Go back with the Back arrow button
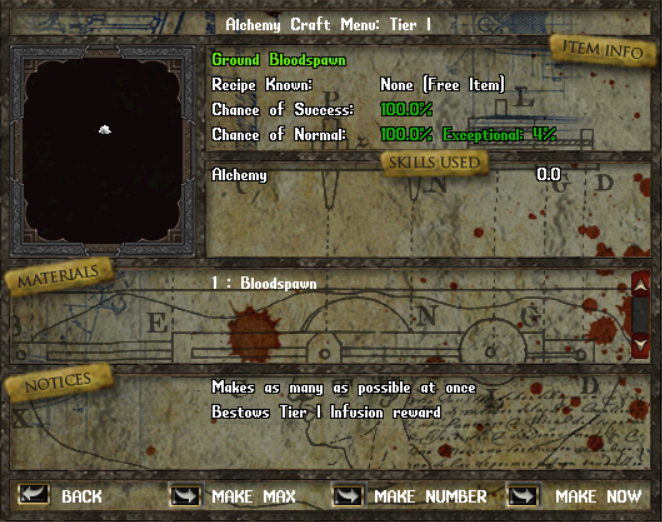This screenshot has width=662, height=522. pos(33,495)
